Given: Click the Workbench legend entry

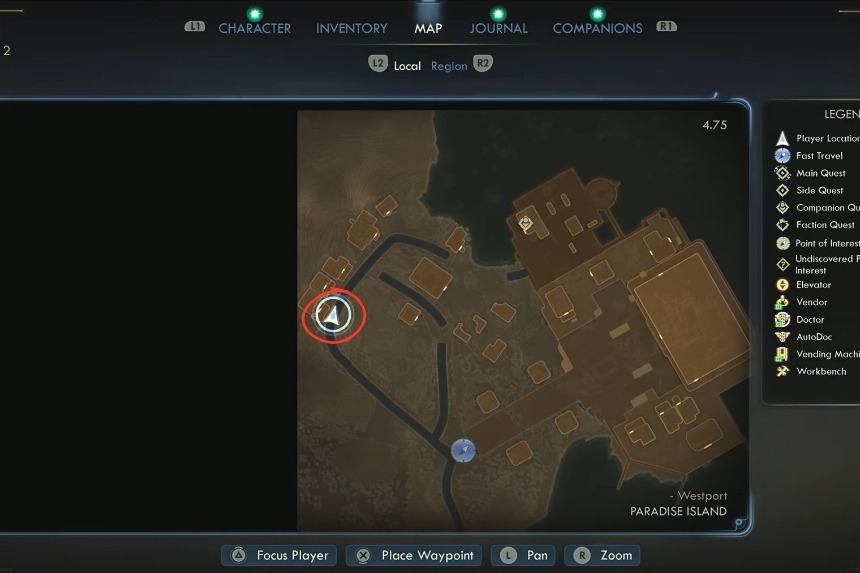Looking at the screenshot, I should (821, 371).
